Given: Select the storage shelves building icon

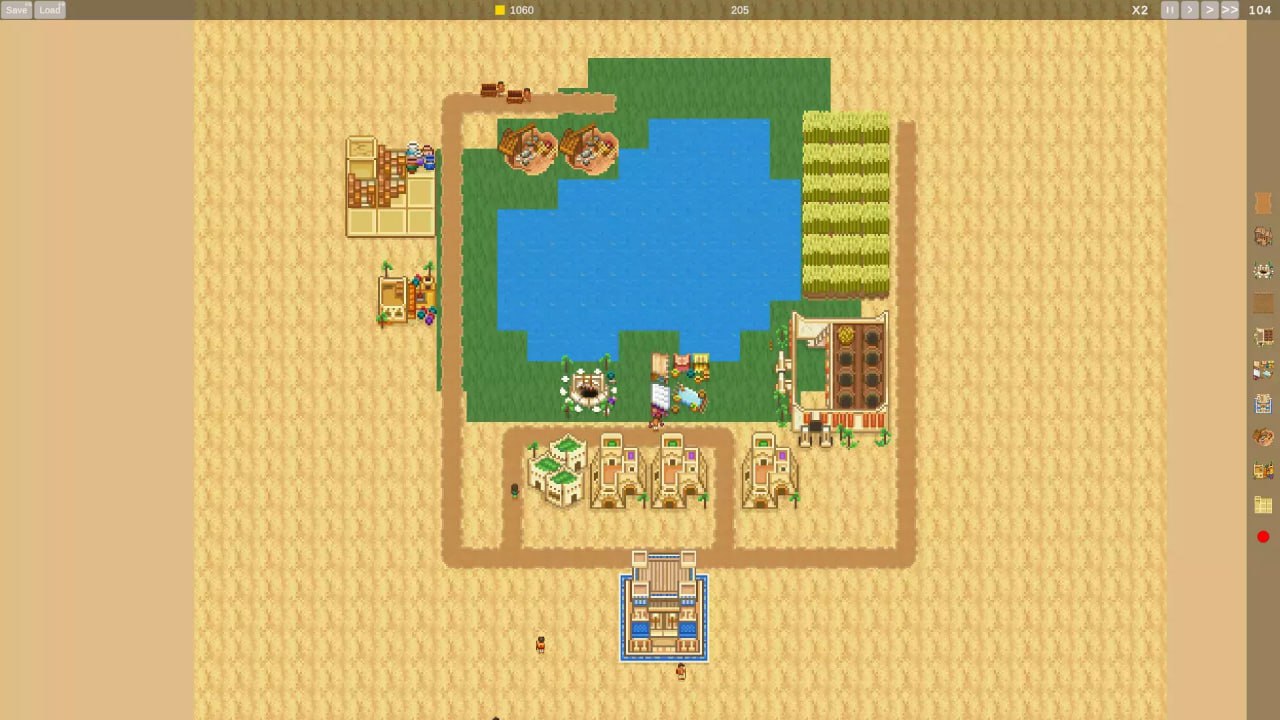Looking at the screenshot, I should tap(1263, 337).
